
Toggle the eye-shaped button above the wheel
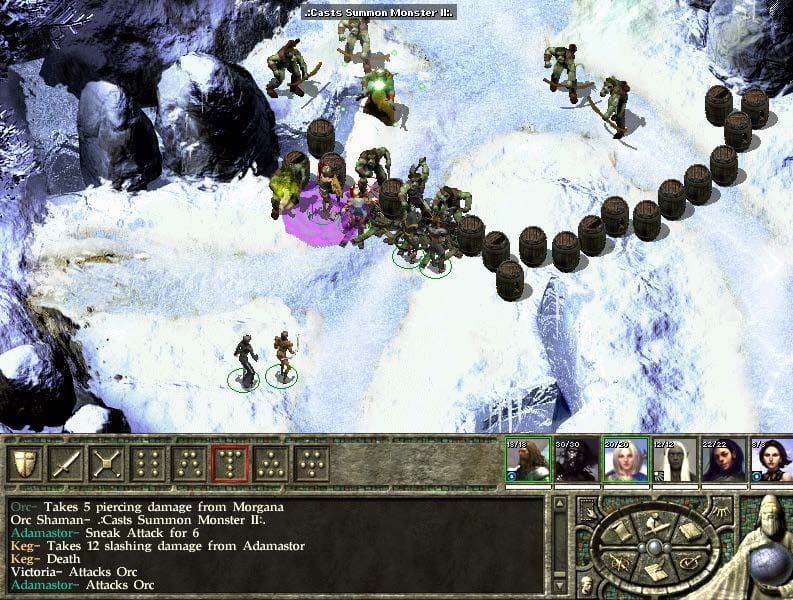721,512
